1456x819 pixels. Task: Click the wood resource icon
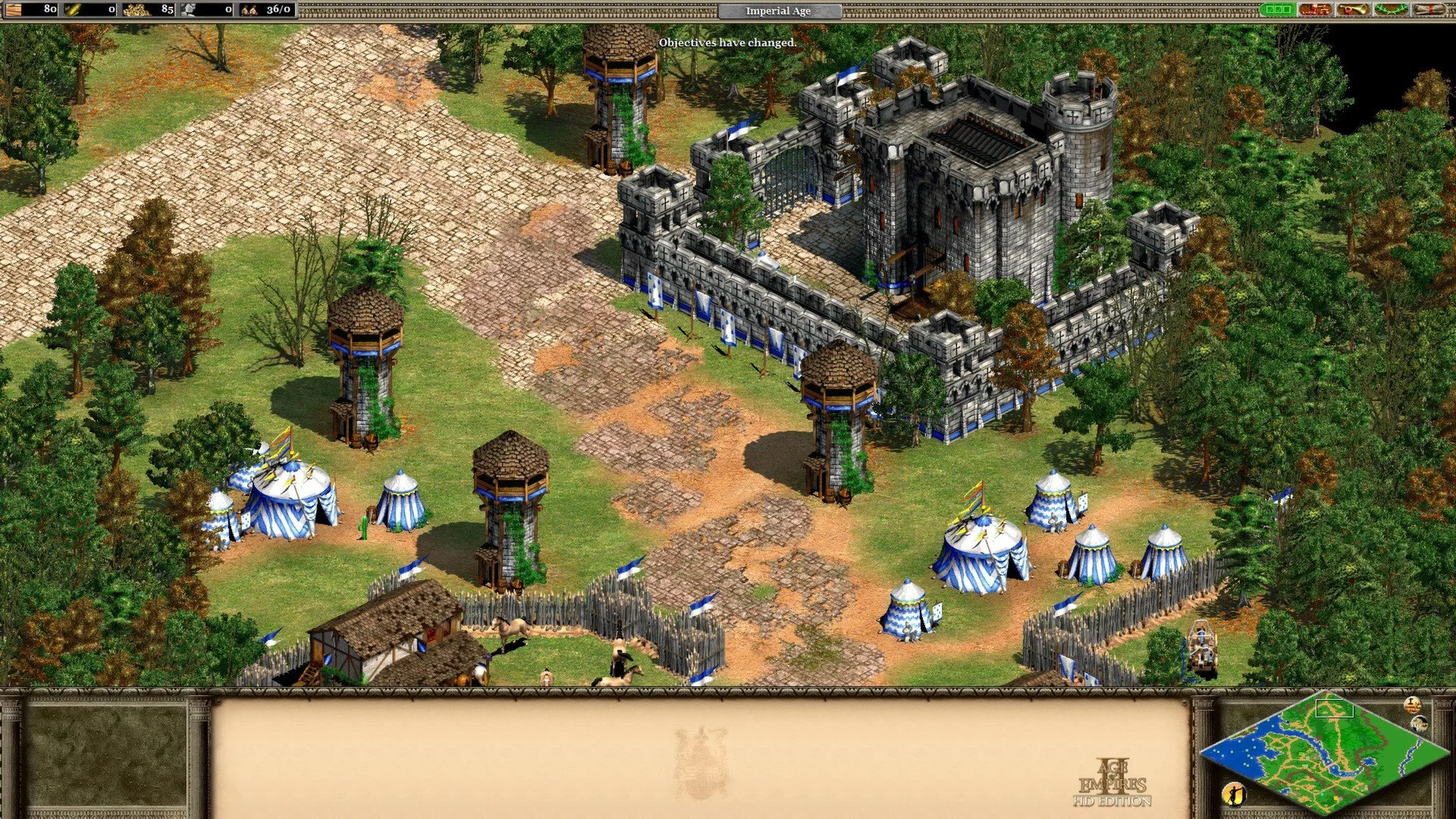14,10
